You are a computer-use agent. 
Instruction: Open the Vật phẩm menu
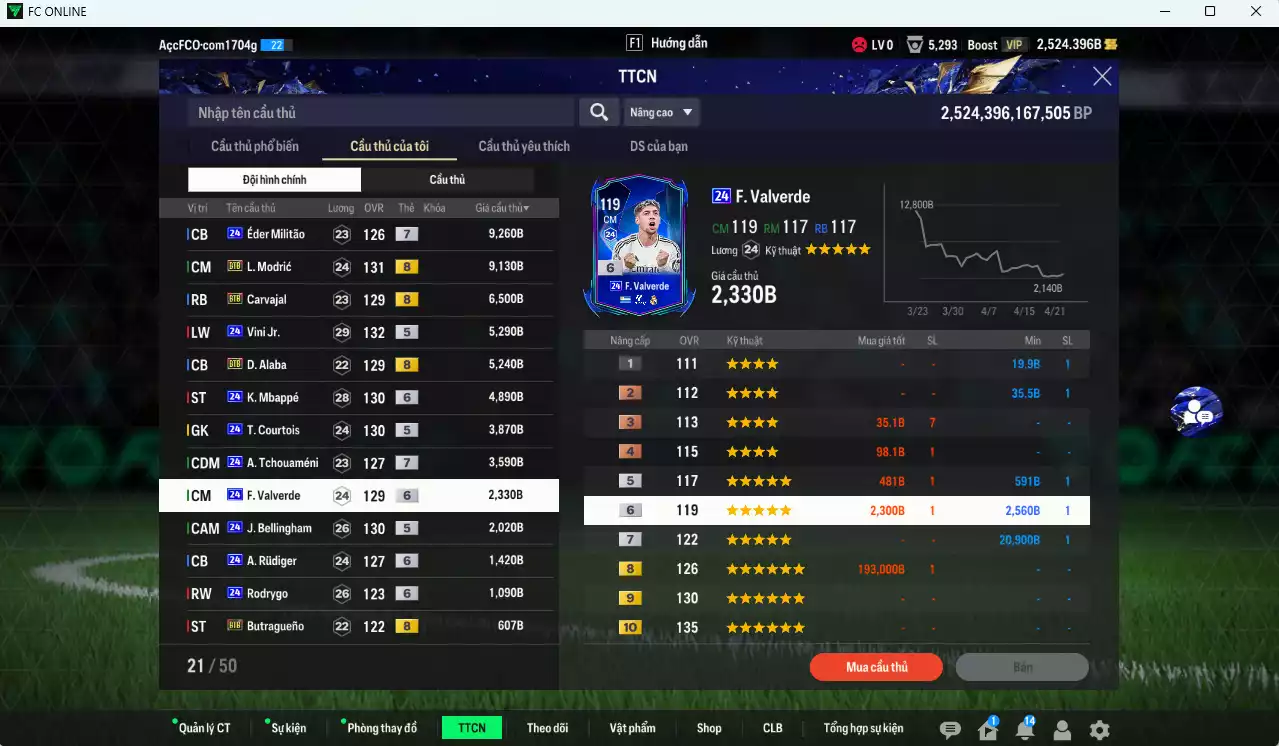[632, 728]
